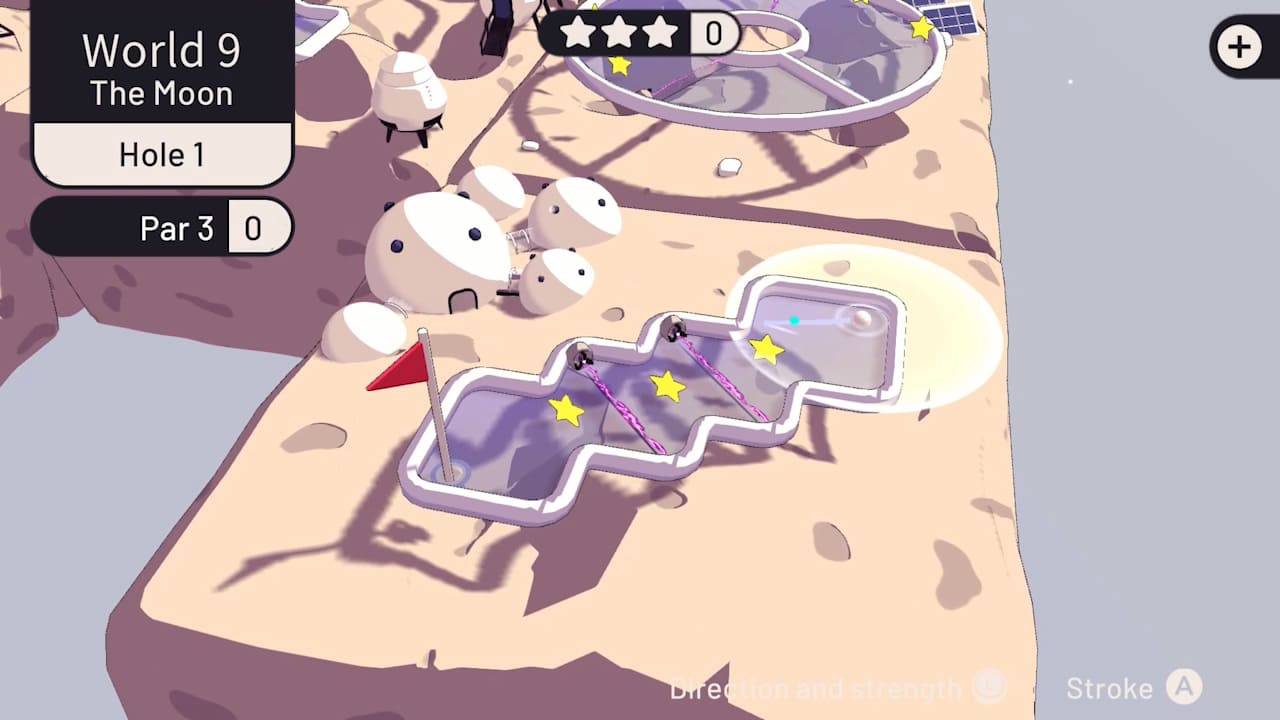1280x720 pixels.
Task: Click the star nearest the golf ball
Action: [764, 351]
